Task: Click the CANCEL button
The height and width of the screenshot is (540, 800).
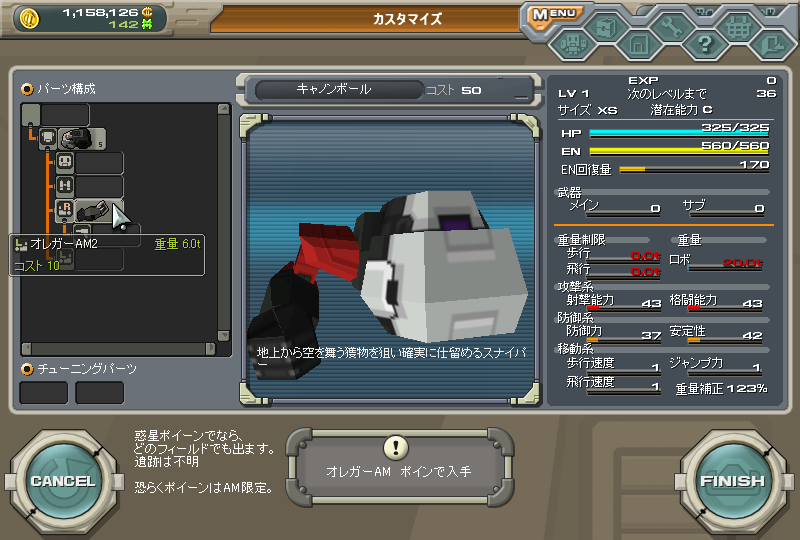Action: click(62, 481)
